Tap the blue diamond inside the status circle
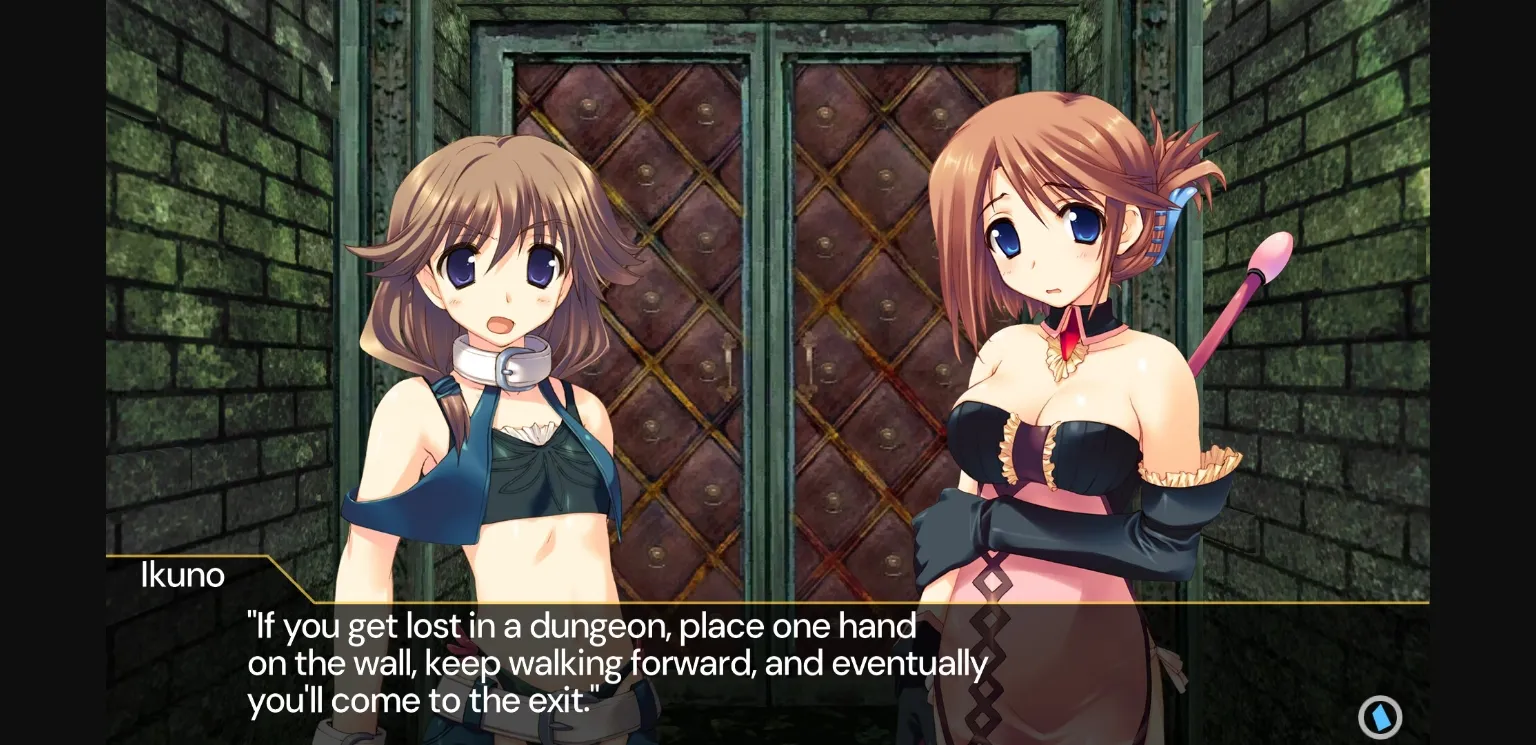Screen dimensions: 1536x745 coord(1381,716)
